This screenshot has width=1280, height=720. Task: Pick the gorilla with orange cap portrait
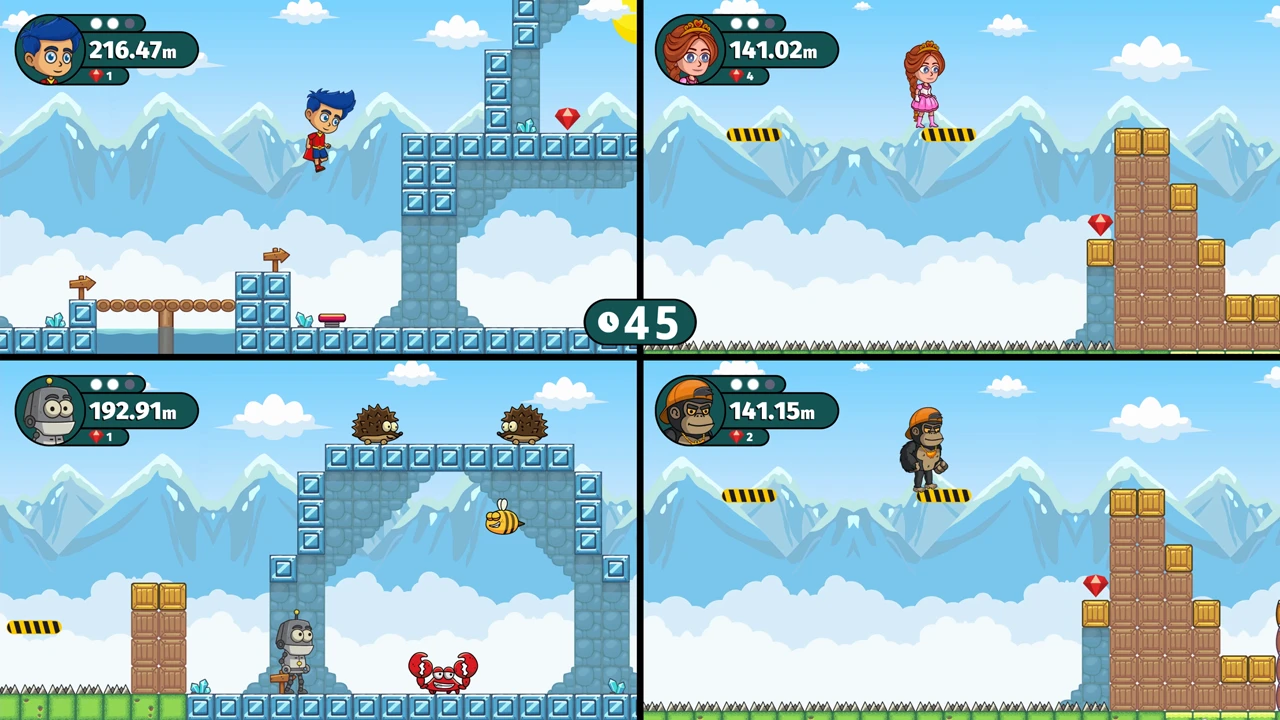tap(689, 410)
